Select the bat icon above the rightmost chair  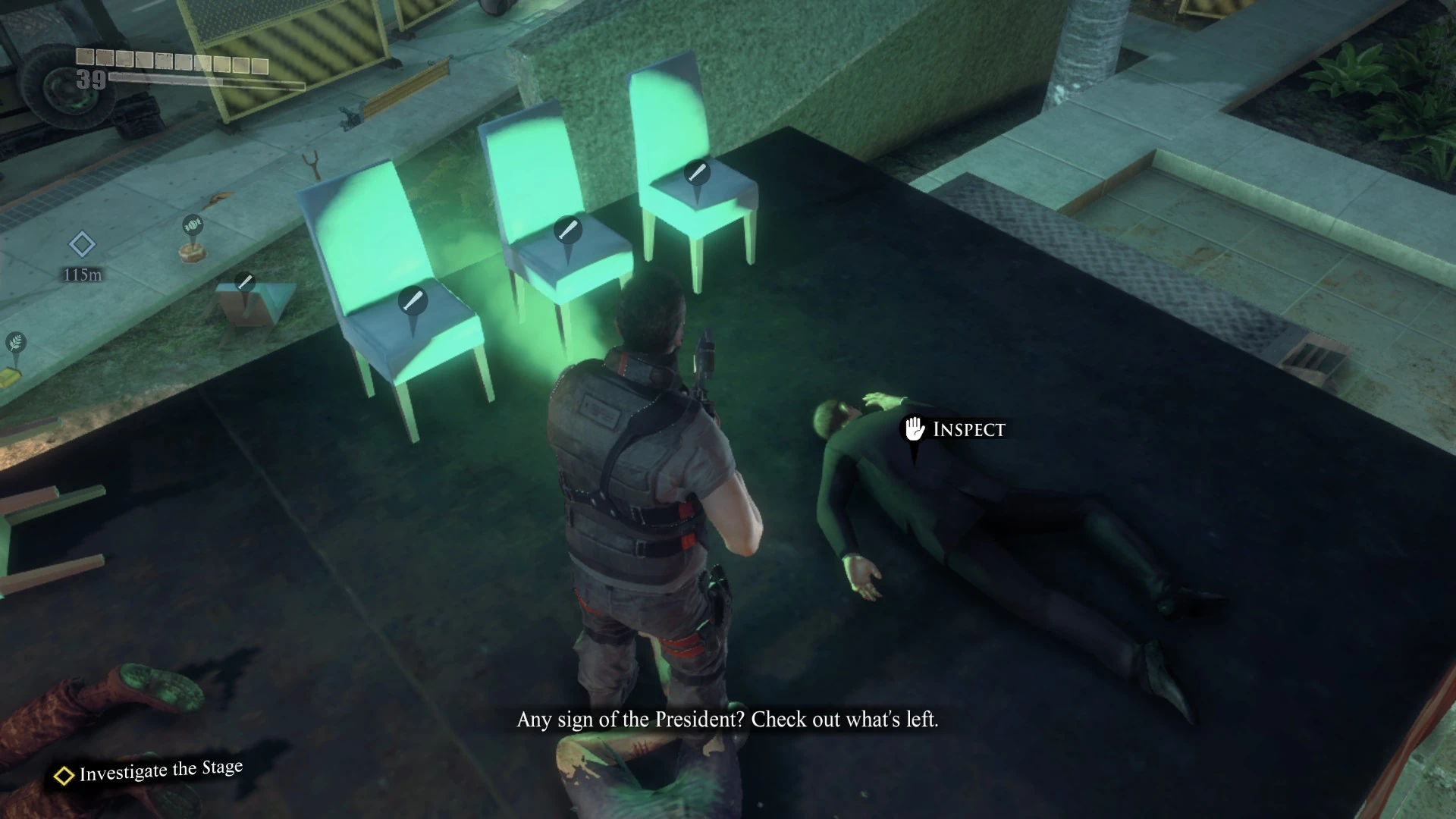pyautogui.click(x=697, y=172)
